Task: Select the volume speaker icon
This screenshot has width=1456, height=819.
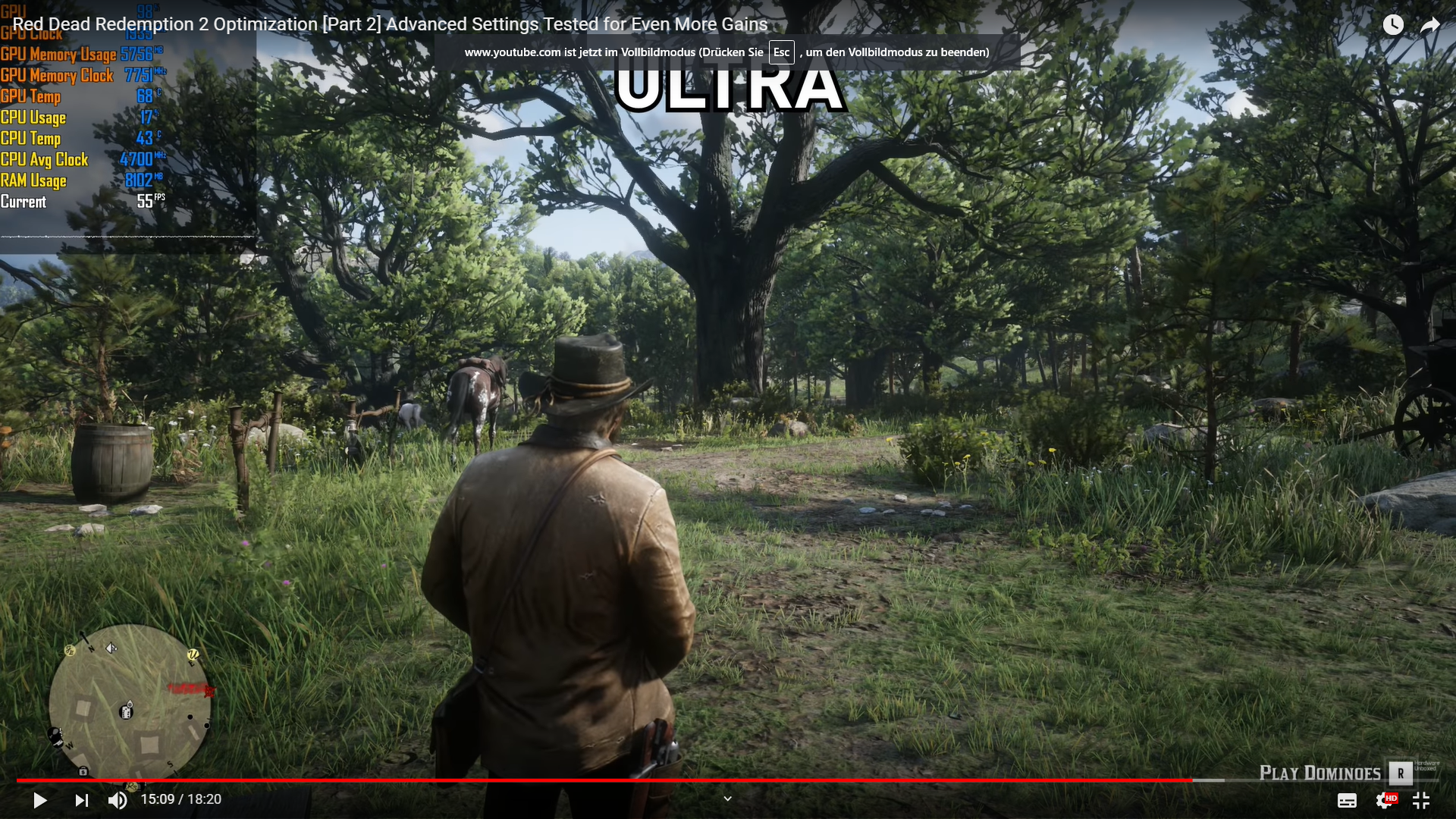Action: (118, 800)
